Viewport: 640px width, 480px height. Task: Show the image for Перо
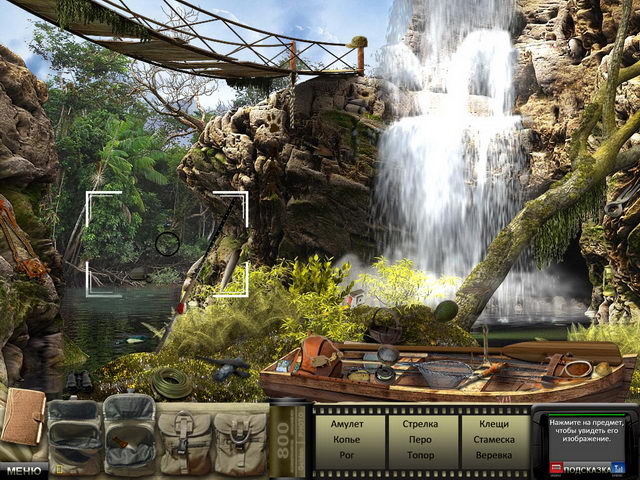coord(420,439)
